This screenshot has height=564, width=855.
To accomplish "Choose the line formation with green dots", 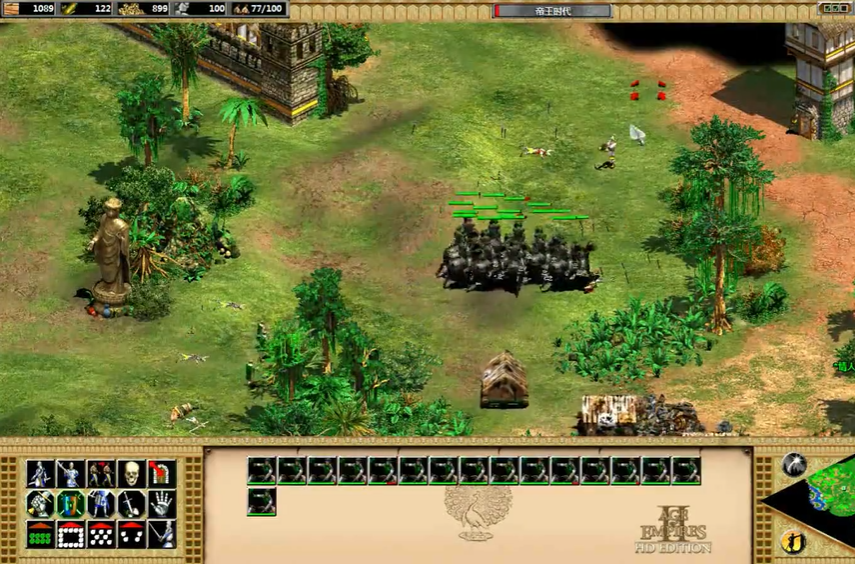I will 40,535.
